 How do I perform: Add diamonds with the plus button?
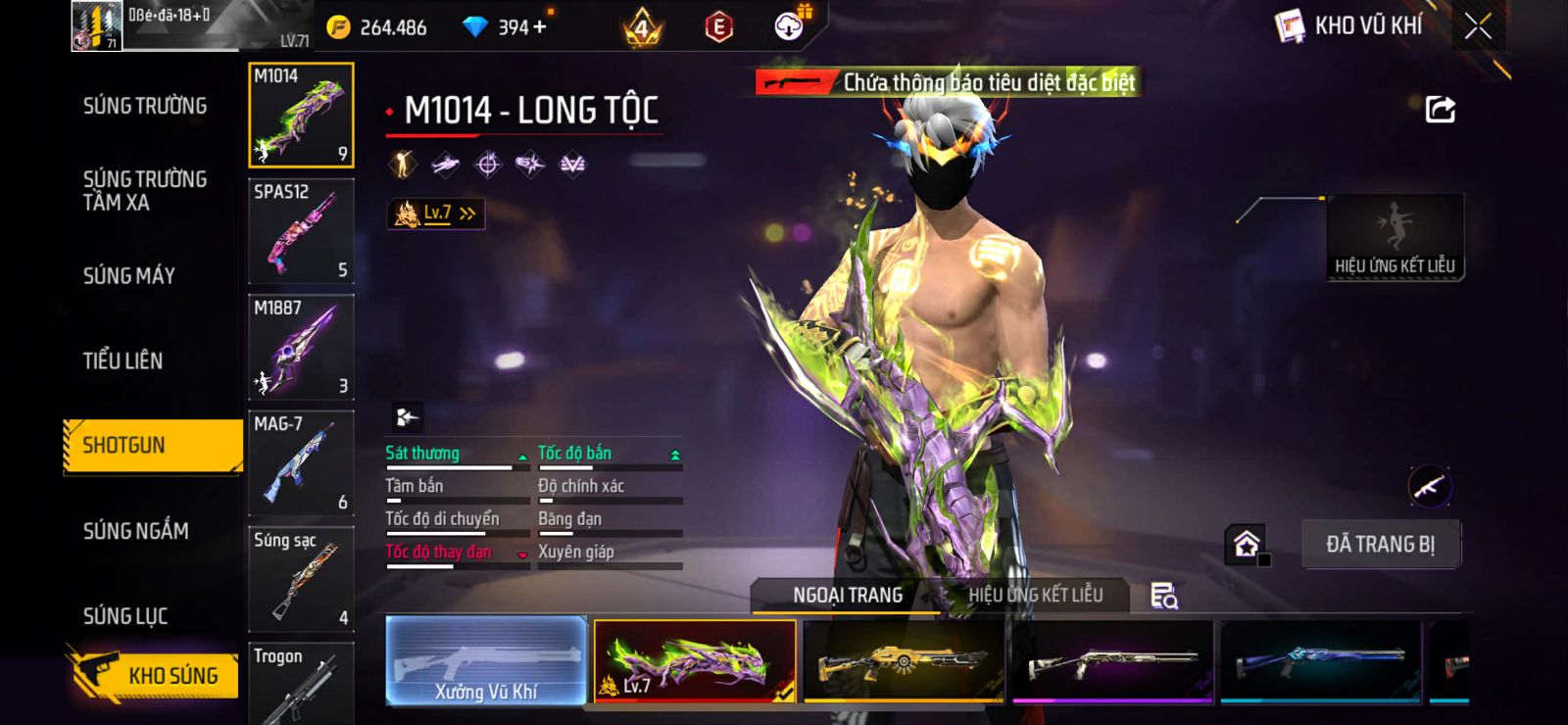(x=539, y=26)
